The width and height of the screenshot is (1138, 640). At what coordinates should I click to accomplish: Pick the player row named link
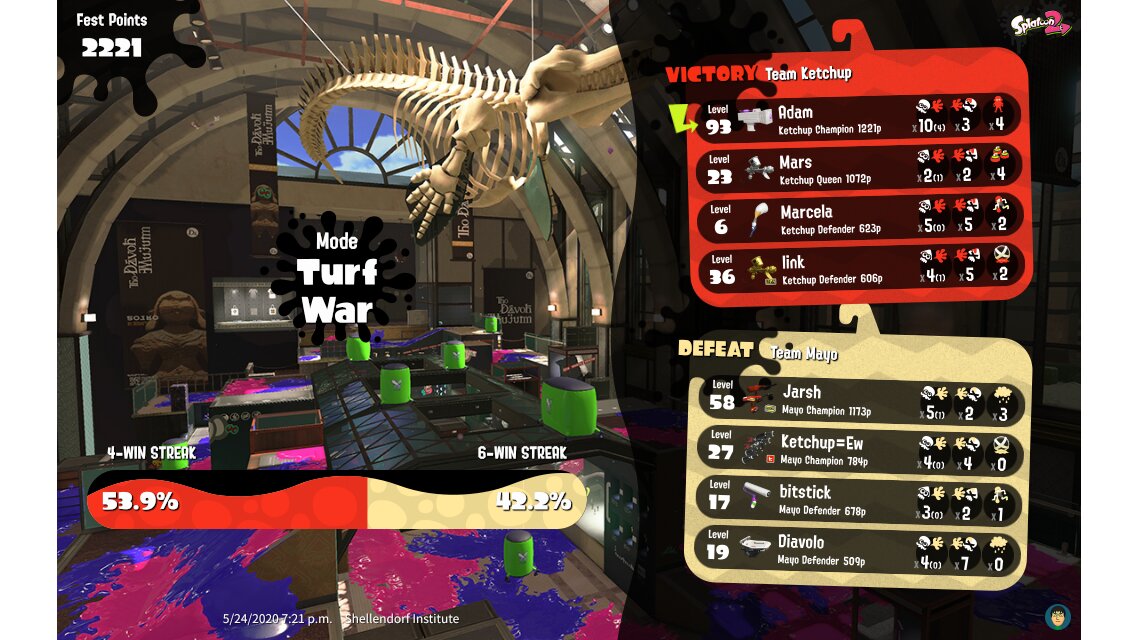[x=861, y=268]
